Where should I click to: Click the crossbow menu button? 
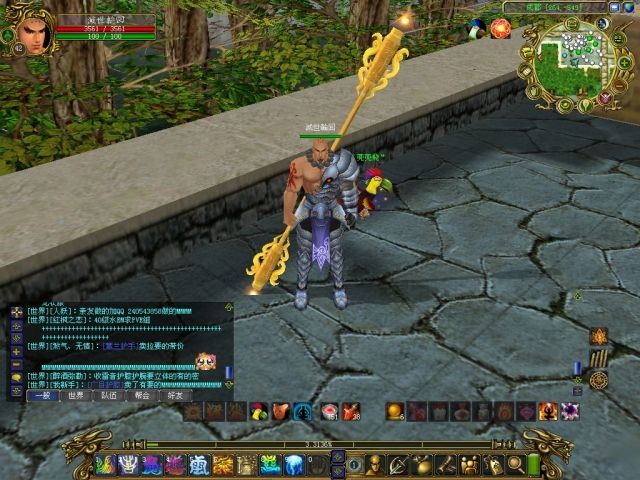[x=398, y=464]
